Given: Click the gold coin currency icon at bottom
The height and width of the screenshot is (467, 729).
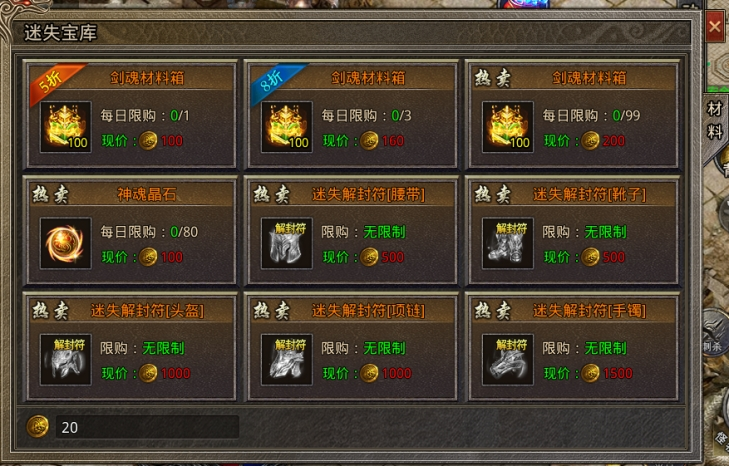Looking at the screenshot, I should (x=38, y=426).
